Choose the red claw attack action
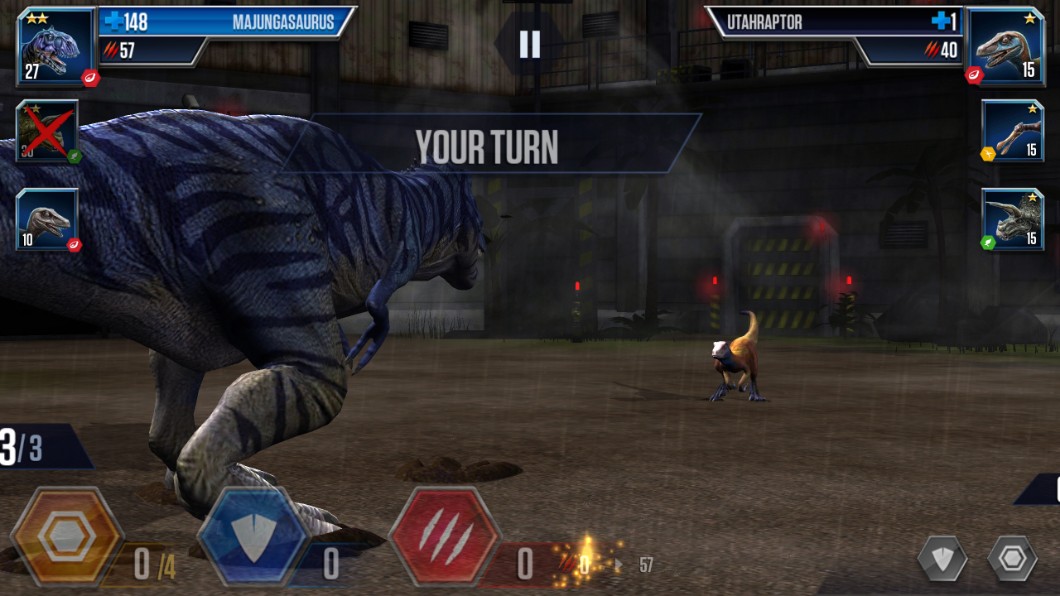This screenshot has height=596, width=1060. 444,537
